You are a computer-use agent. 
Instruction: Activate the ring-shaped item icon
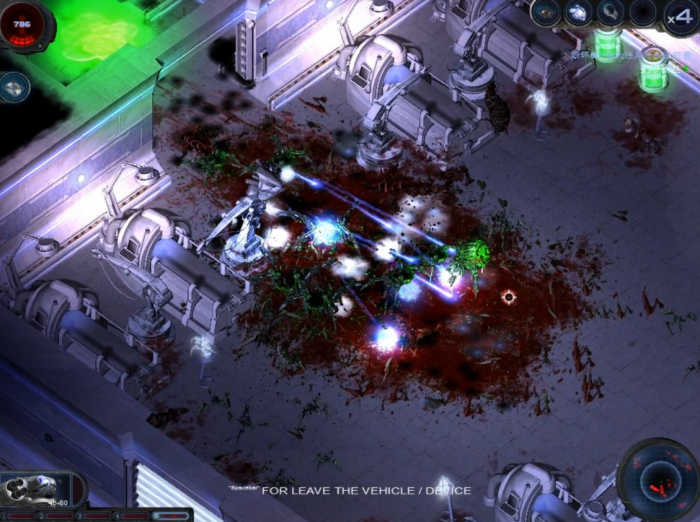(x=610, y=13)
